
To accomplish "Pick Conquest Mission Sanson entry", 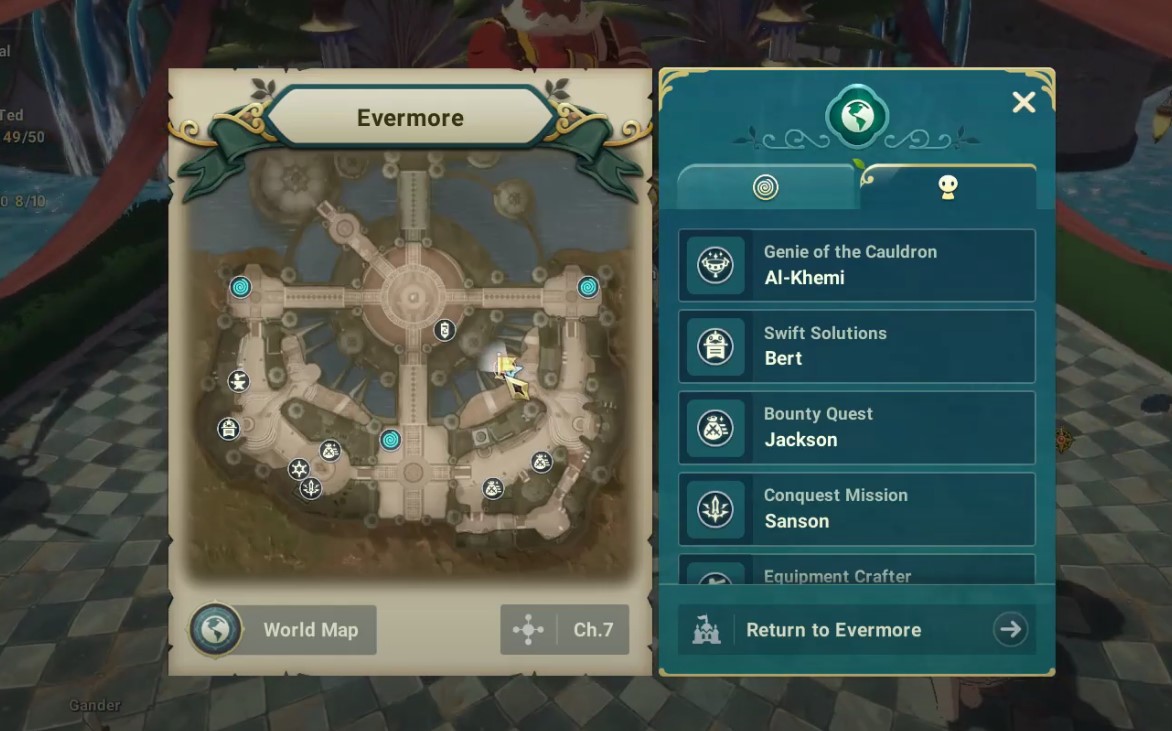I will tap(857, 508).
